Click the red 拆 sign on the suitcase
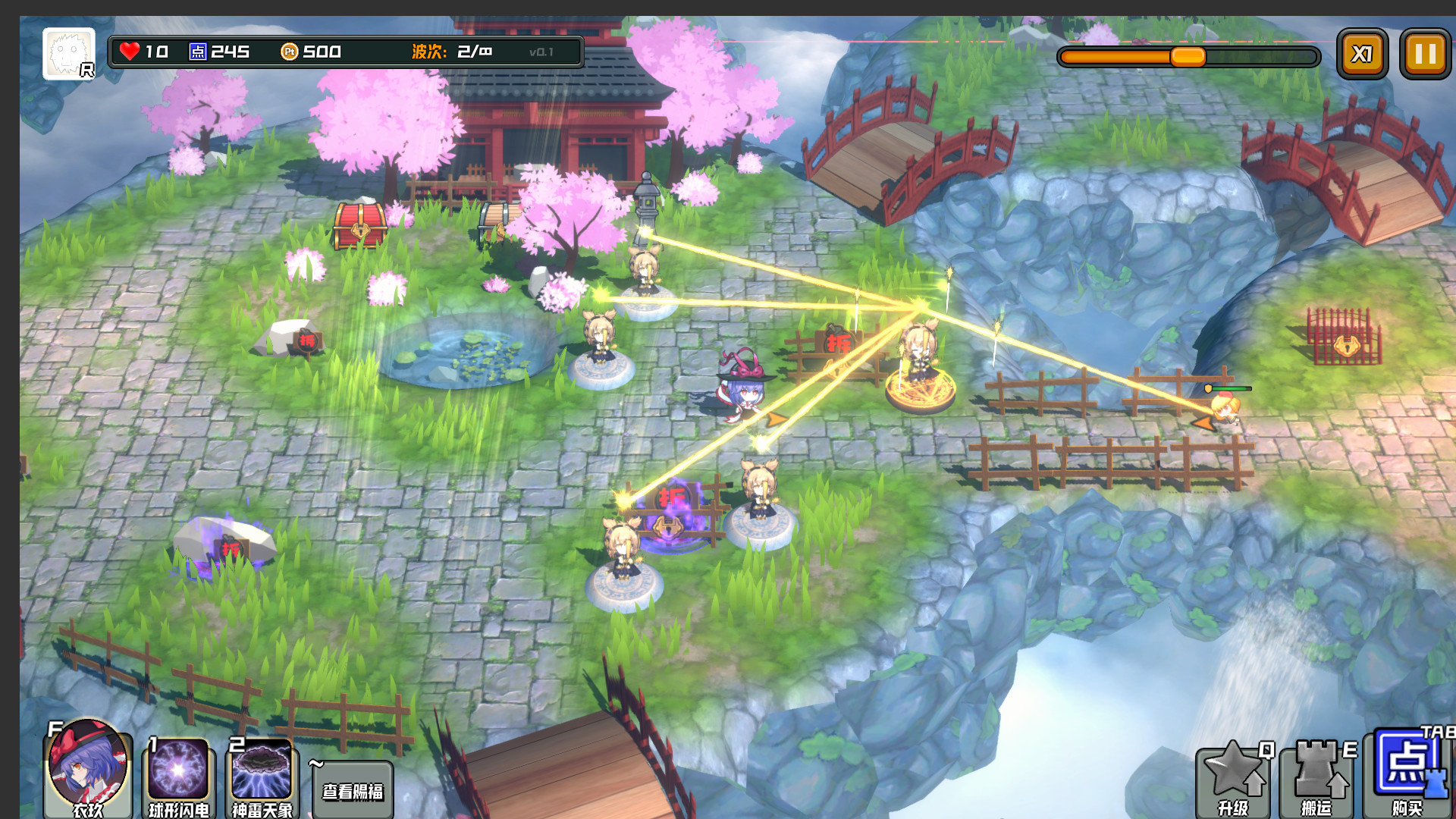Screen dimensions: 1456x819 click(838, 343)
